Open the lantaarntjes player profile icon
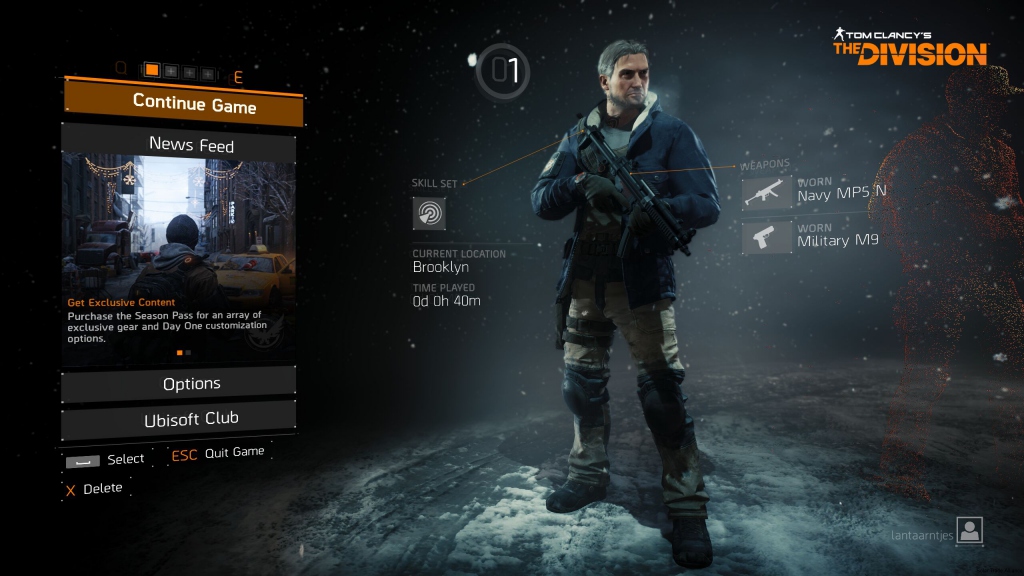Screen dimensions: 1024x576 [969, 531]
